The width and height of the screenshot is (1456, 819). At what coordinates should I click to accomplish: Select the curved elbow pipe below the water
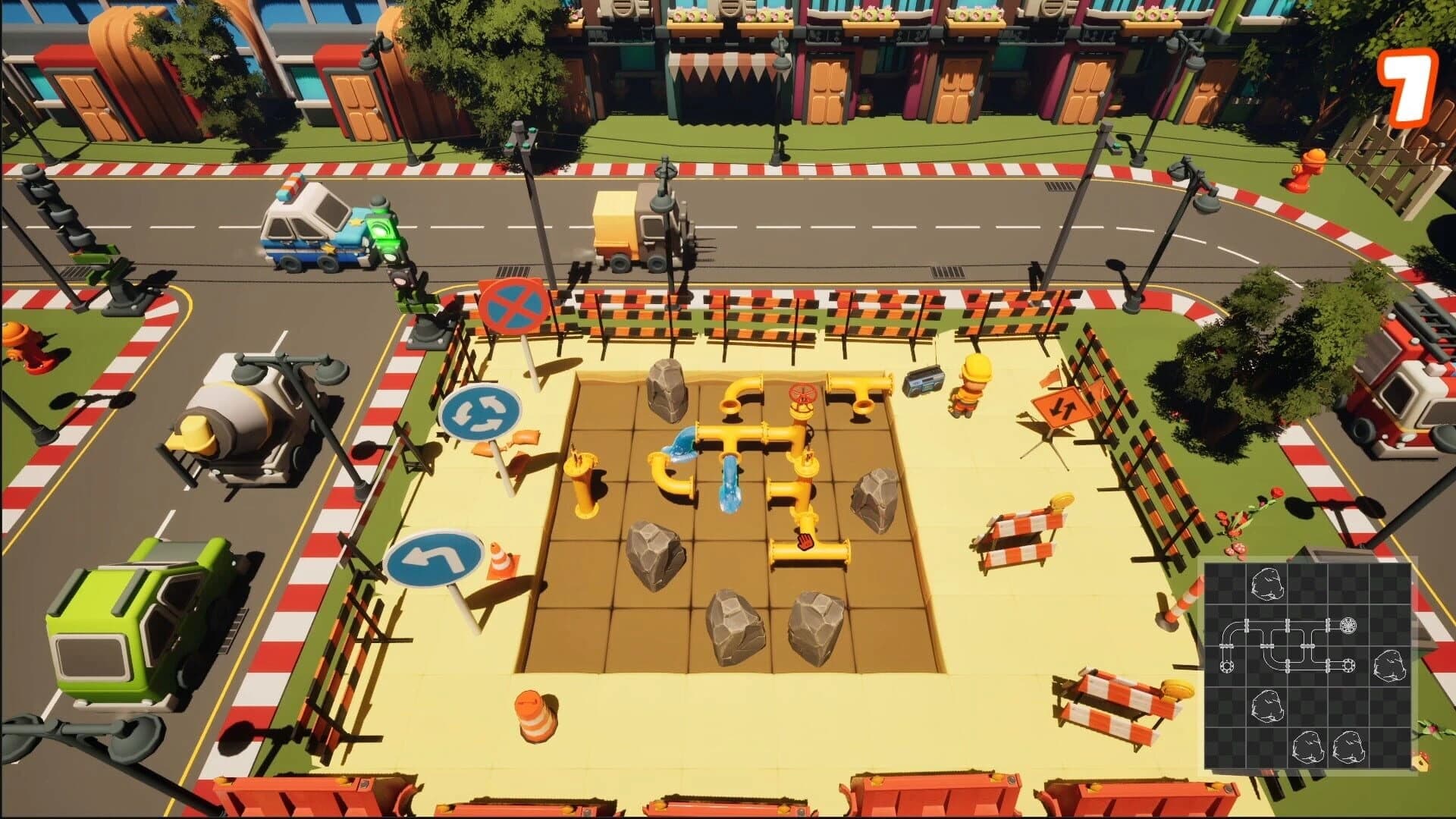coord(671,478)
